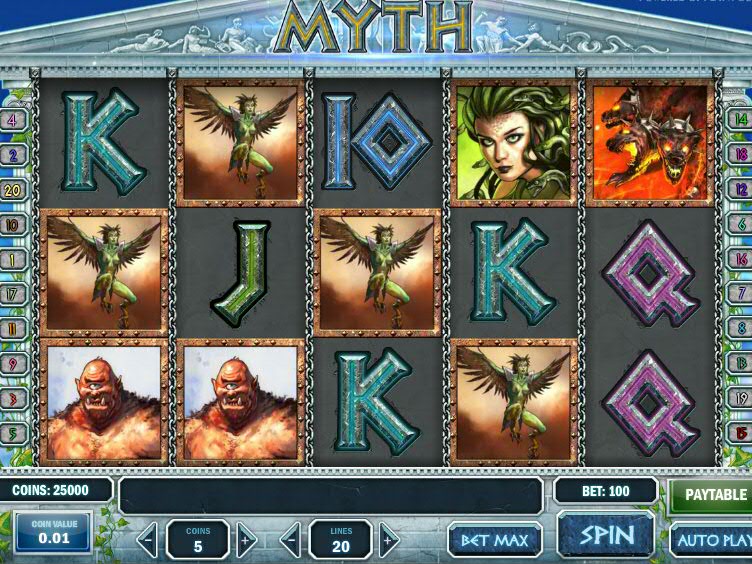Click the Bet Max button

(494, 540)
